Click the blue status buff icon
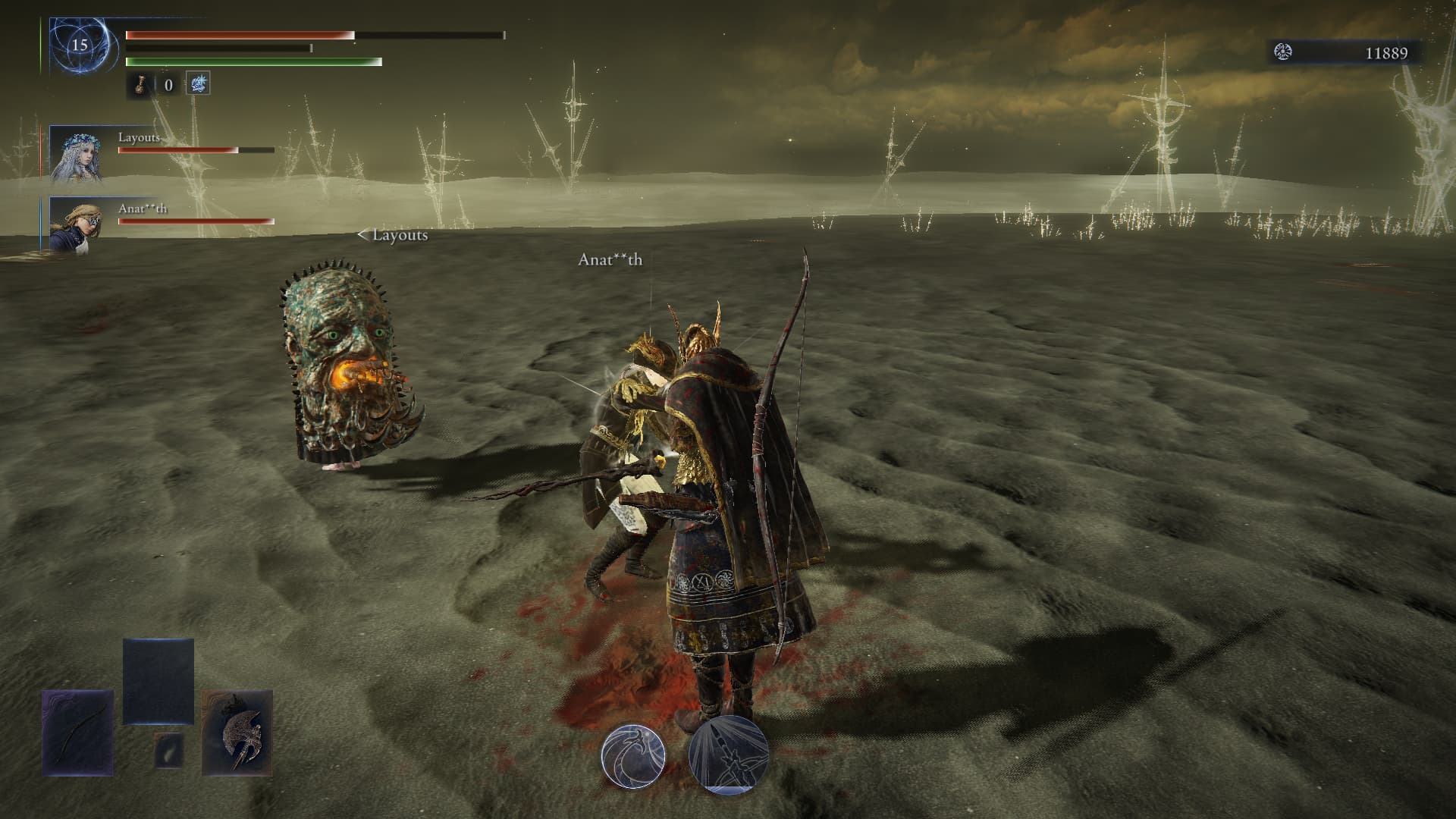 198,84
